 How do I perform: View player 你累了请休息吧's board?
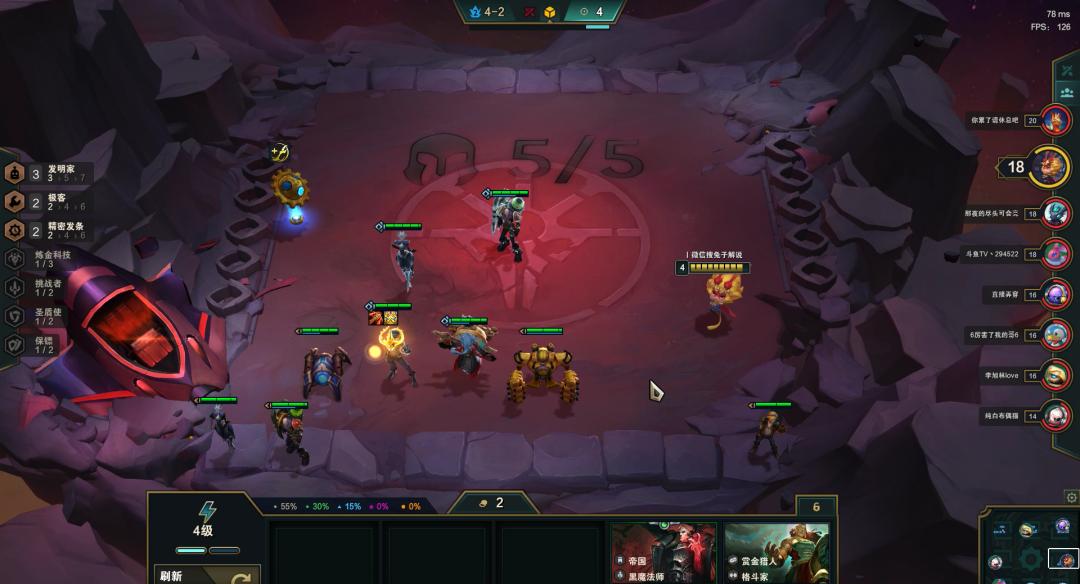point(1056,120)
